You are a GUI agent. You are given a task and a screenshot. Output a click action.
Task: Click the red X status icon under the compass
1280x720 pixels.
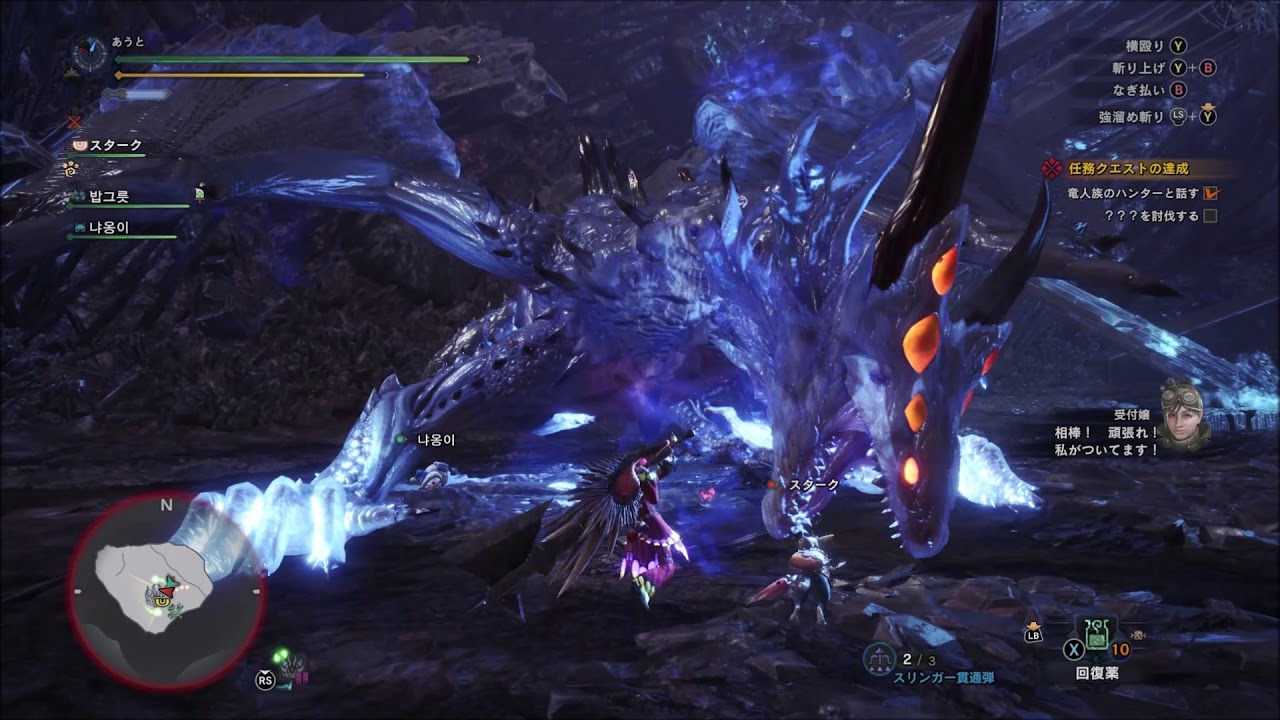point(74,122)
